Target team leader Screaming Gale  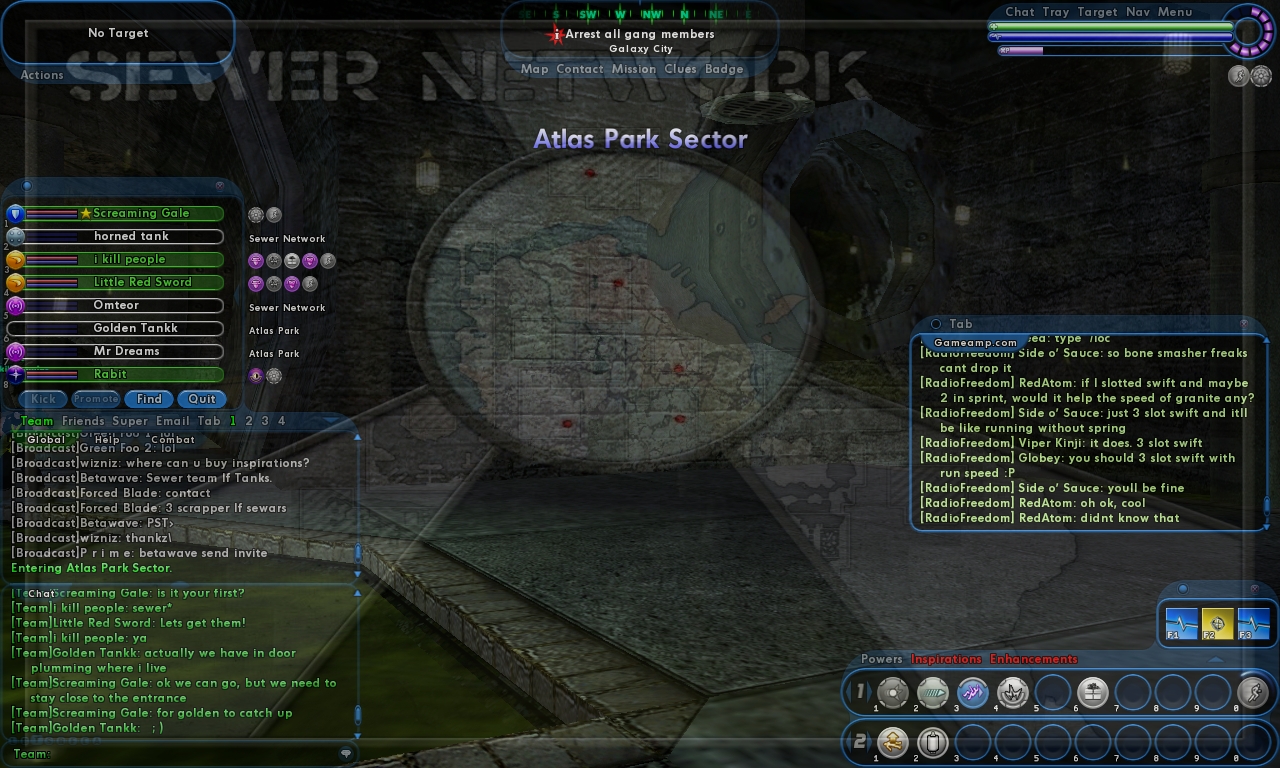click(140, 213)
